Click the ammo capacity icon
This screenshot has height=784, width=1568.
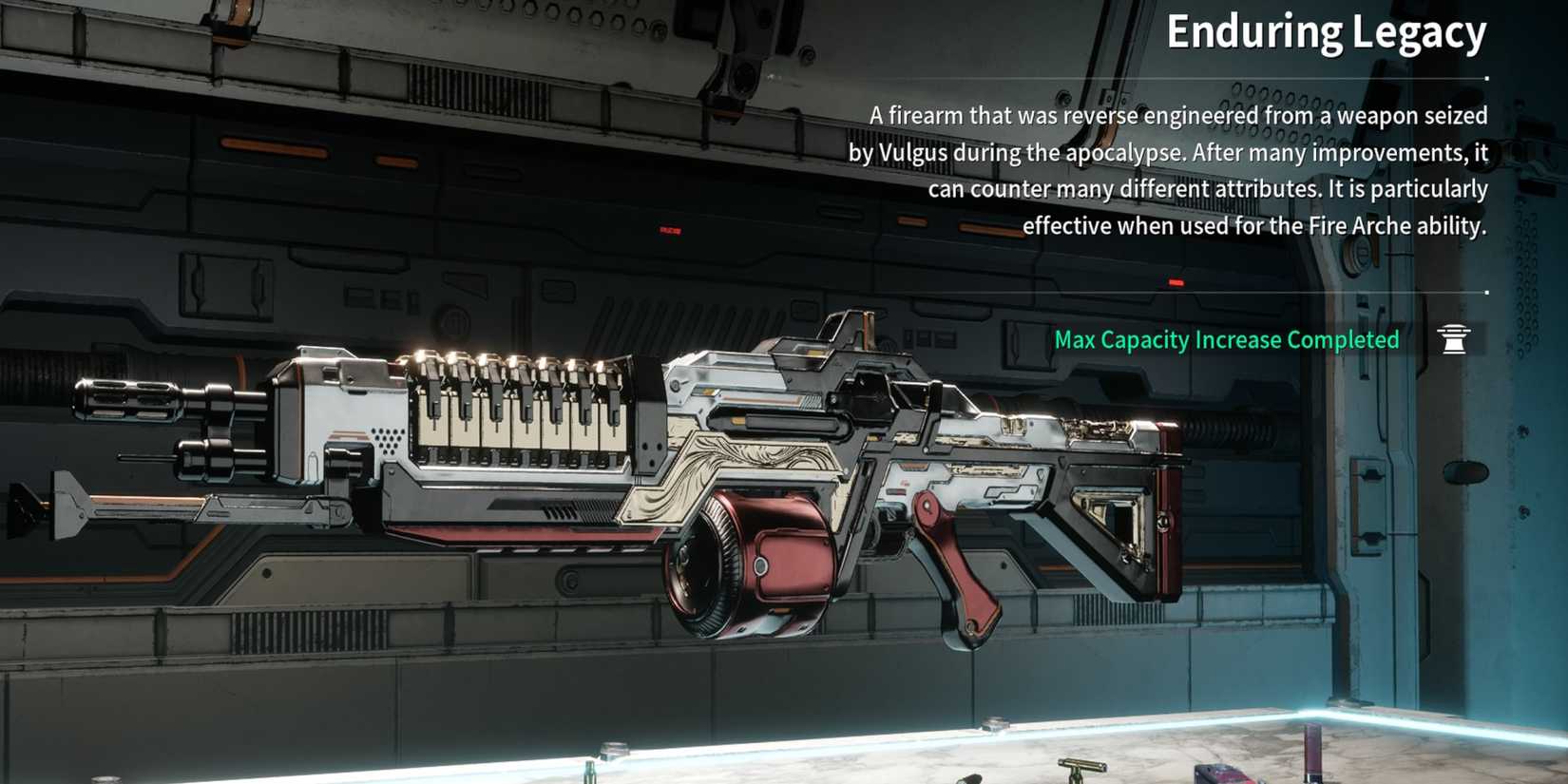click(x=1454, y=339)
